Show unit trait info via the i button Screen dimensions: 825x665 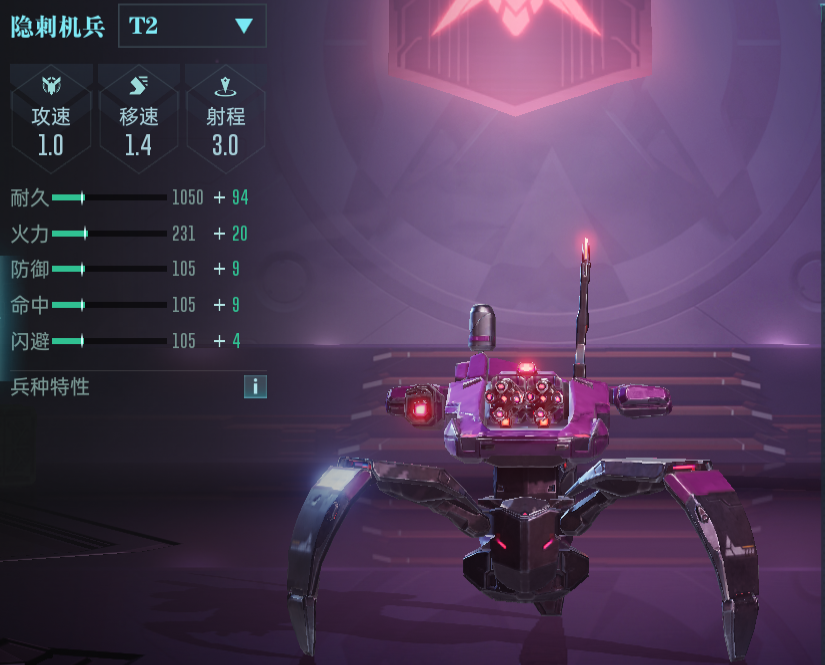tap(255, 387)
